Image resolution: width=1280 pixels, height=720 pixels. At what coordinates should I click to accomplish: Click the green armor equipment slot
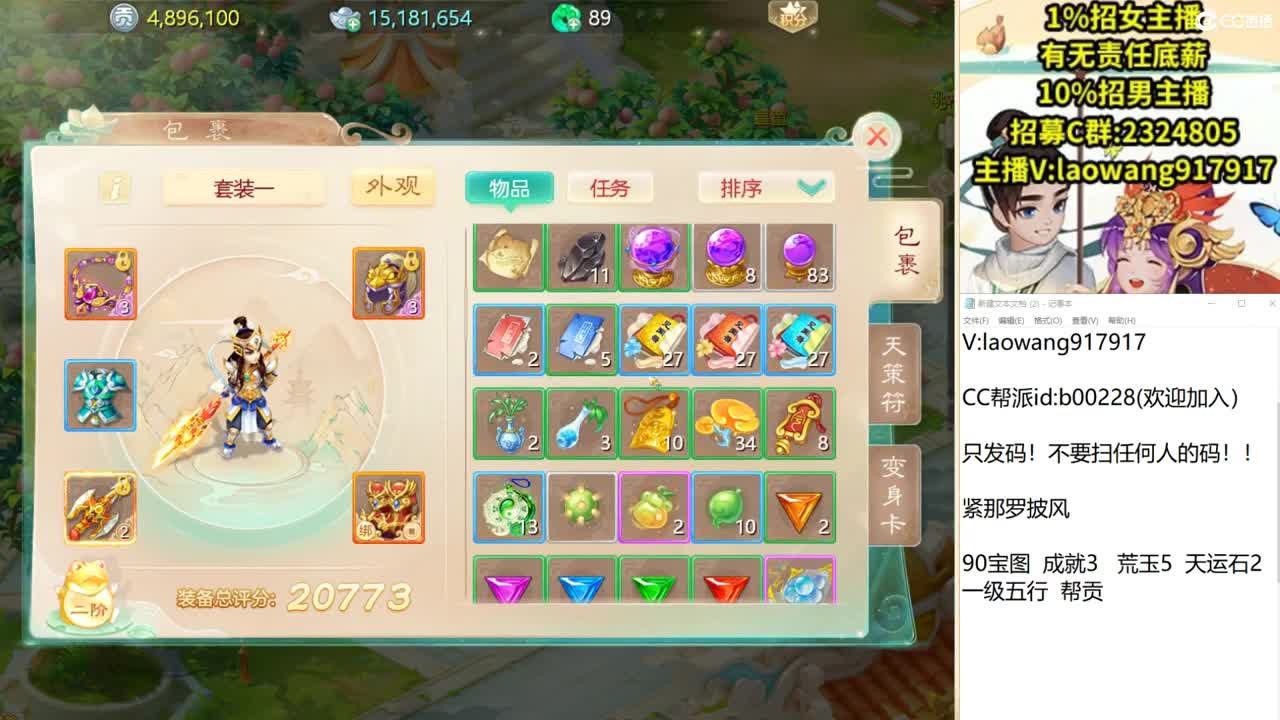[x=100, y=396]
